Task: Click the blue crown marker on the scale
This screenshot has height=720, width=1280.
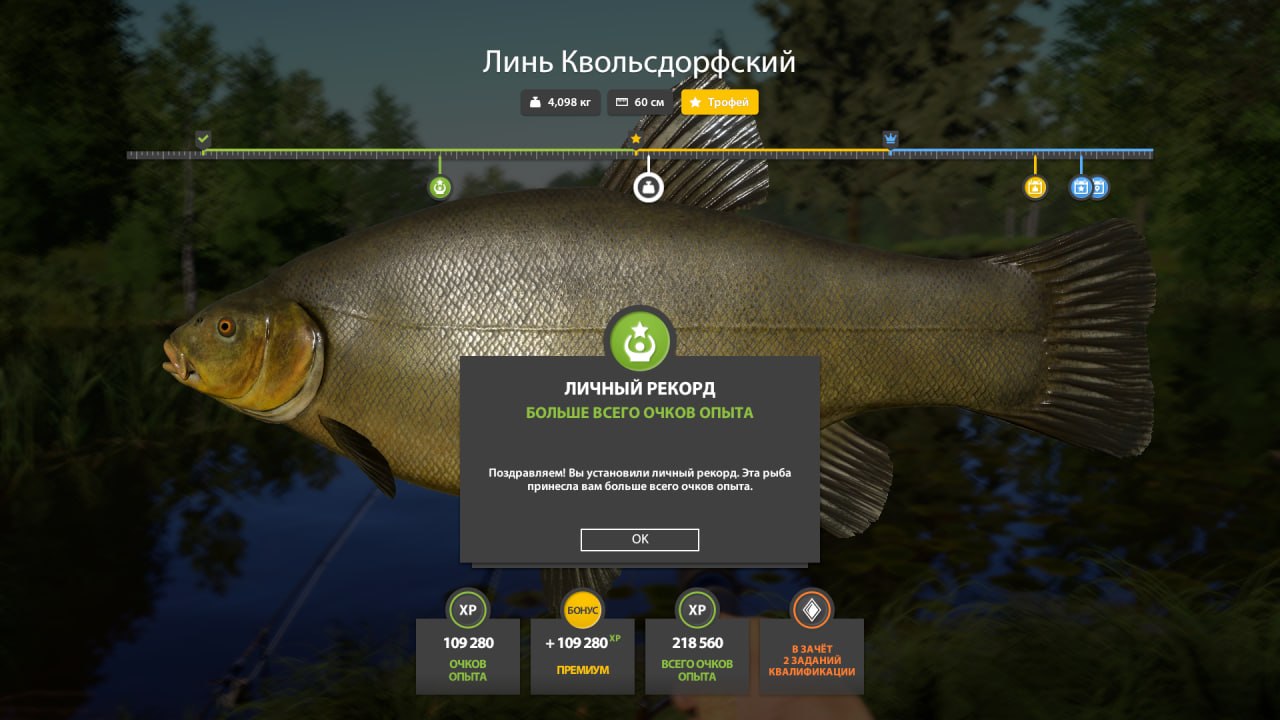Action: pyautogui.click(x=890, y=137)
